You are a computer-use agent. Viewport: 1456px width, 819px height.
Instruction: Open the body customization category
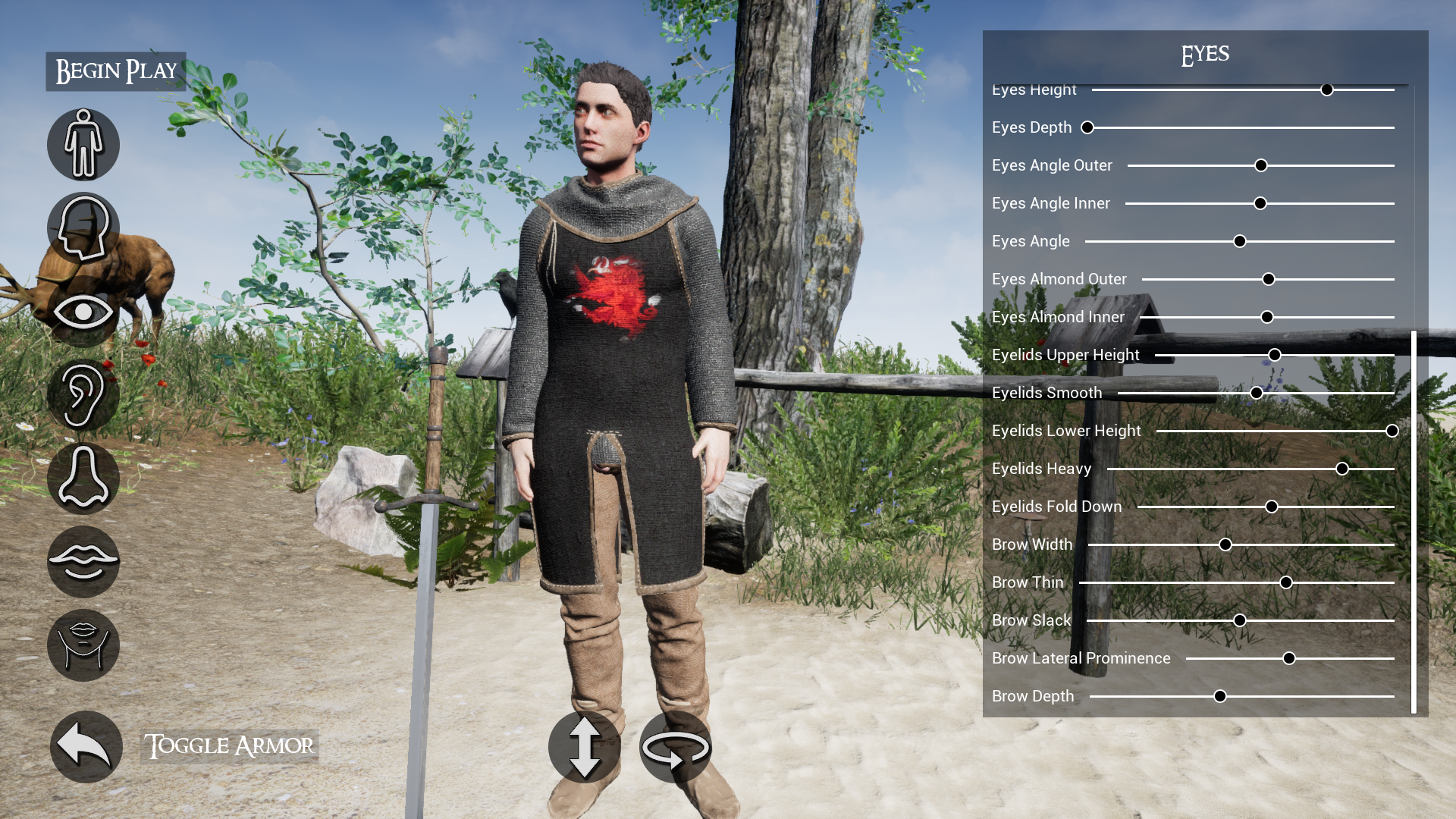[x=83, y=144]
